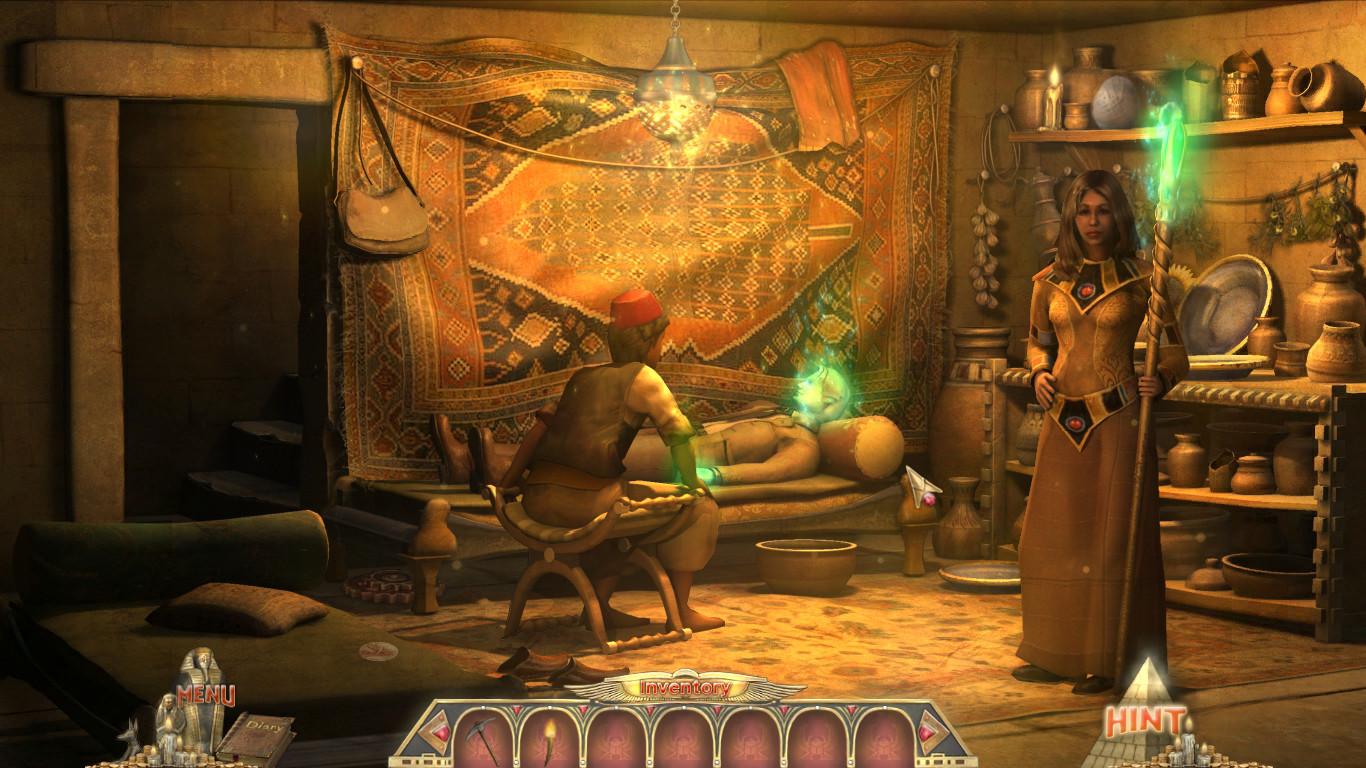Click the red gem beside the HINT pyramid

(927, 733)
